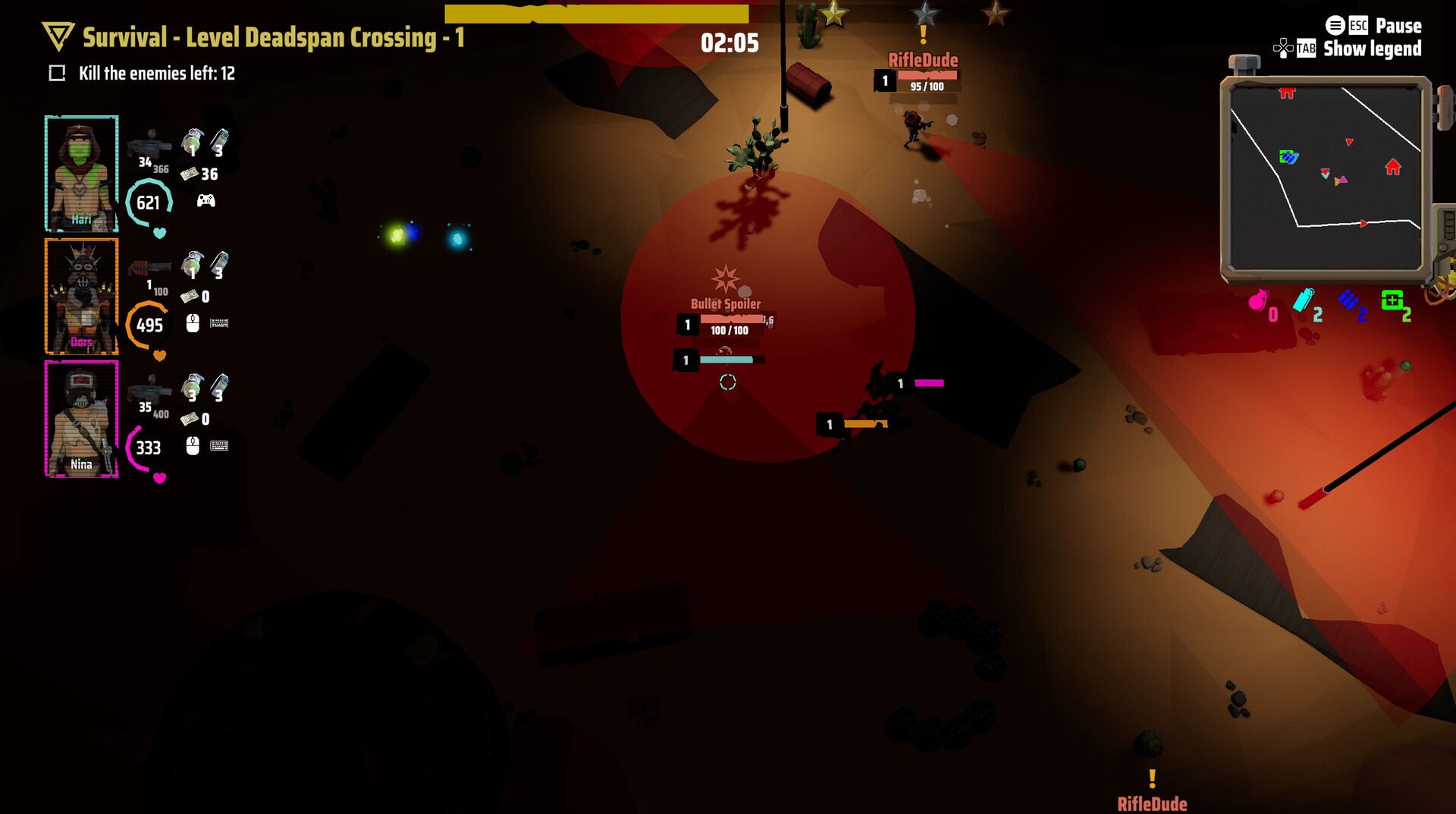The image size is (1456, 814).
Task: Click Hari's cash icon
Action: (189, 174)
